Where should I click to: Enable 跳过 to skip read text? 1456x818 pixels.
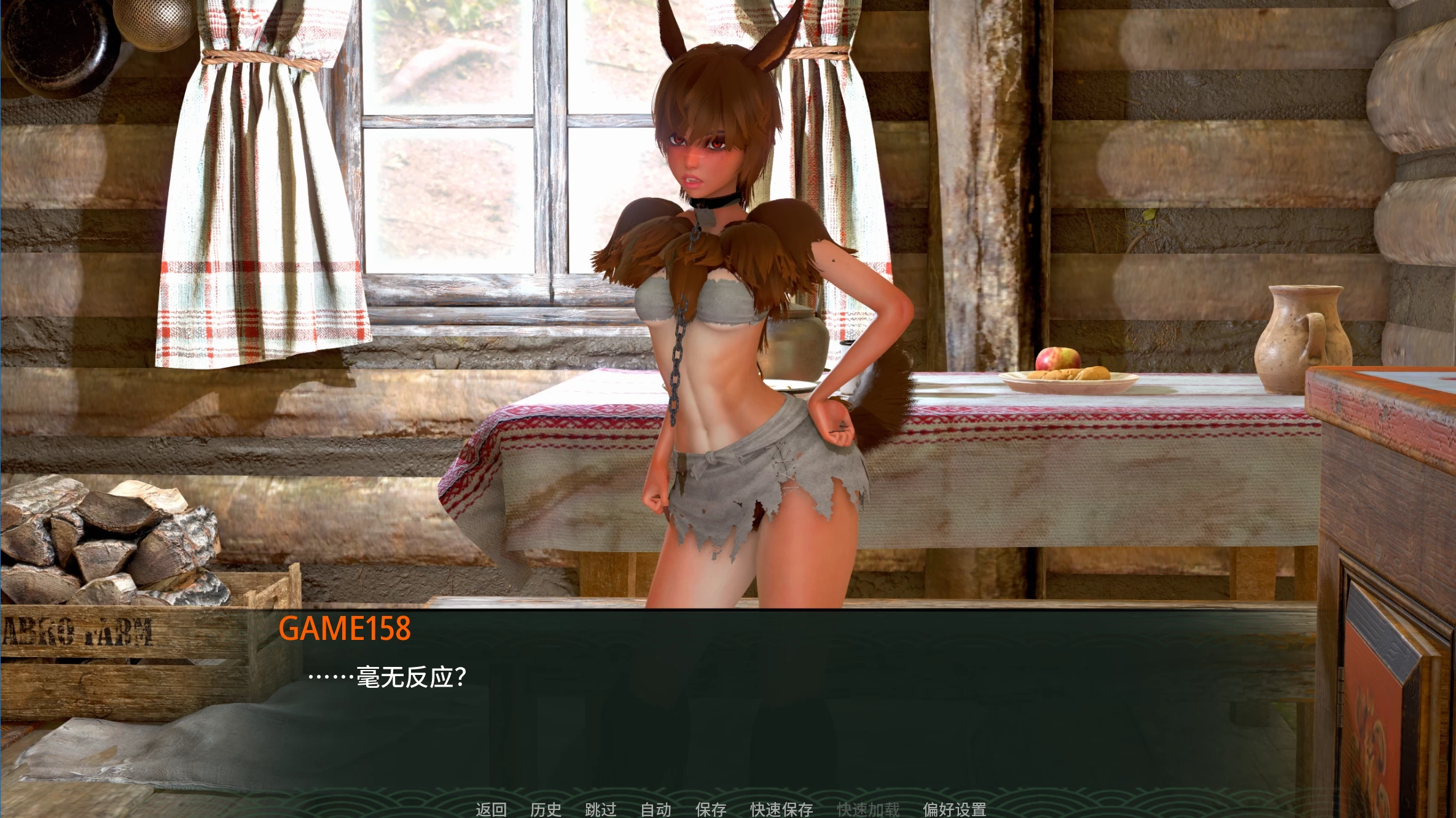click(x=602, y=809)
